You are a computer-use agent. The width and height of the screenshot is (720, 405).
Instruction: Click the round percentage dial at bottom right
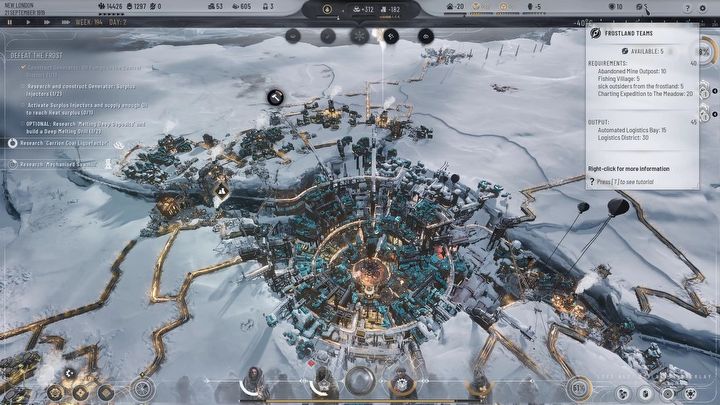578,387
